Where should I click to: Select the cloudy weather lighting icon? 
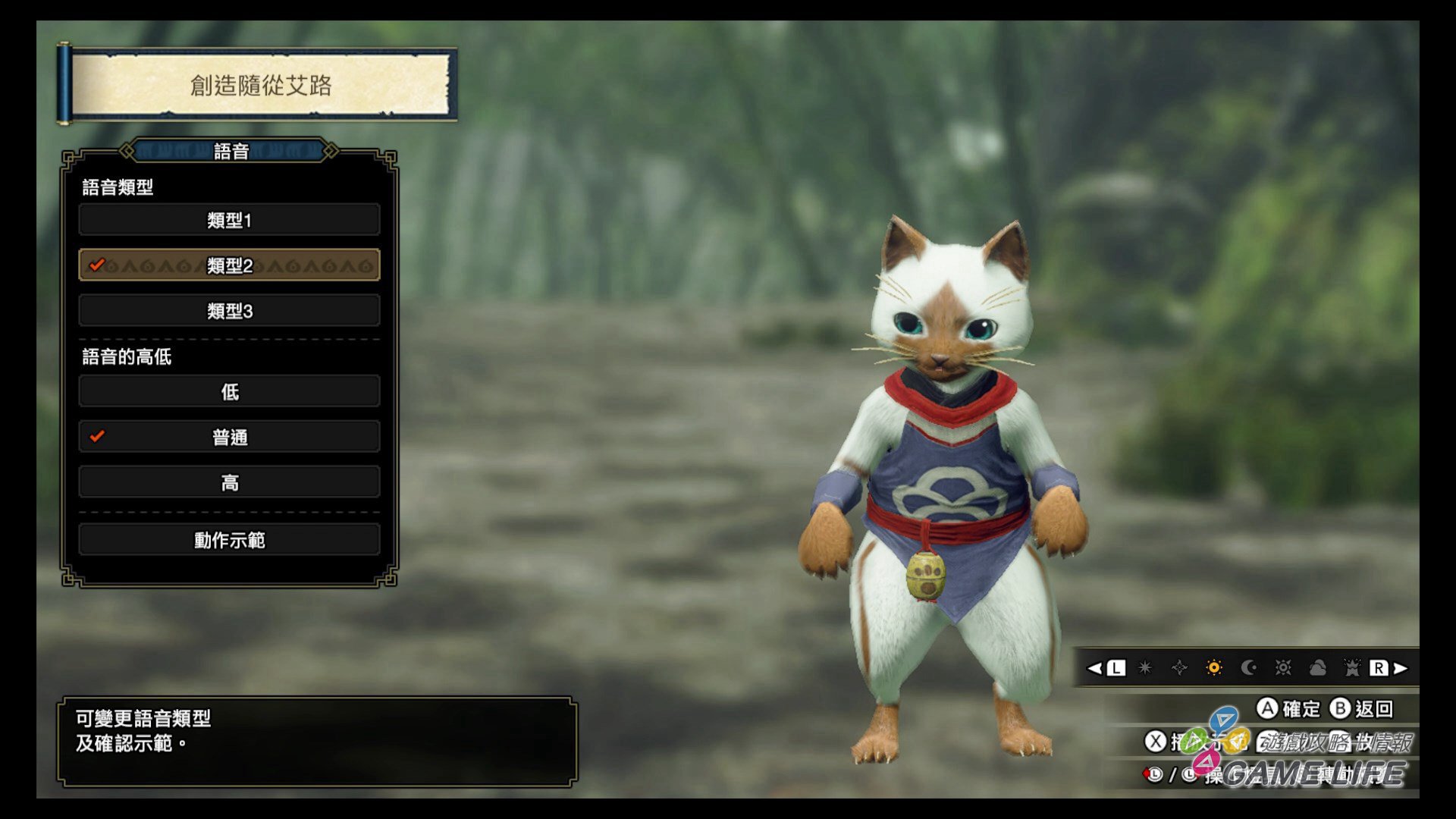coord(1318,668)
